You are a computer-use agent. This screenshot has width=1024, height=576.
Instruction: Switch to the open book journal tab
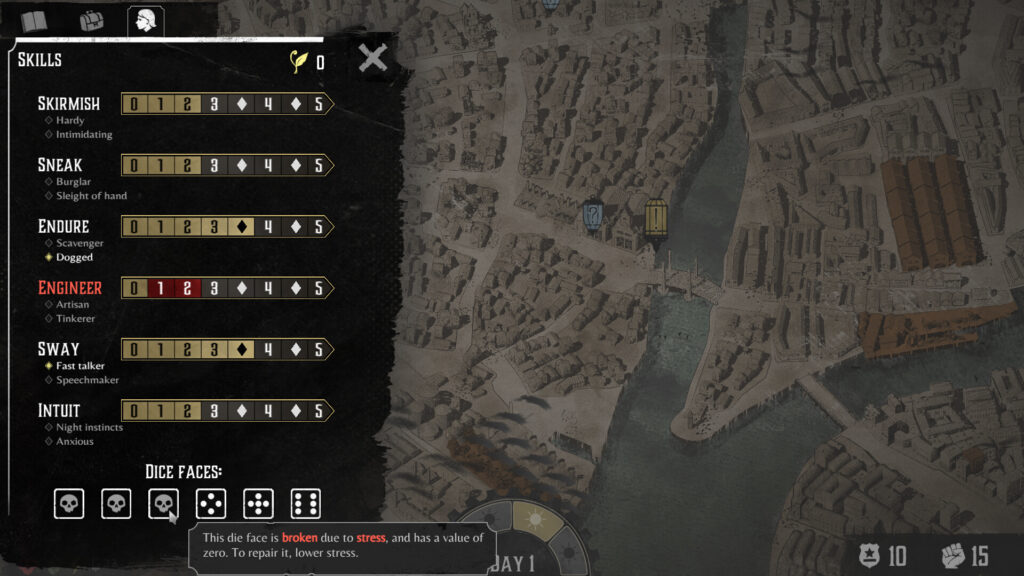[x=35, y=21]
